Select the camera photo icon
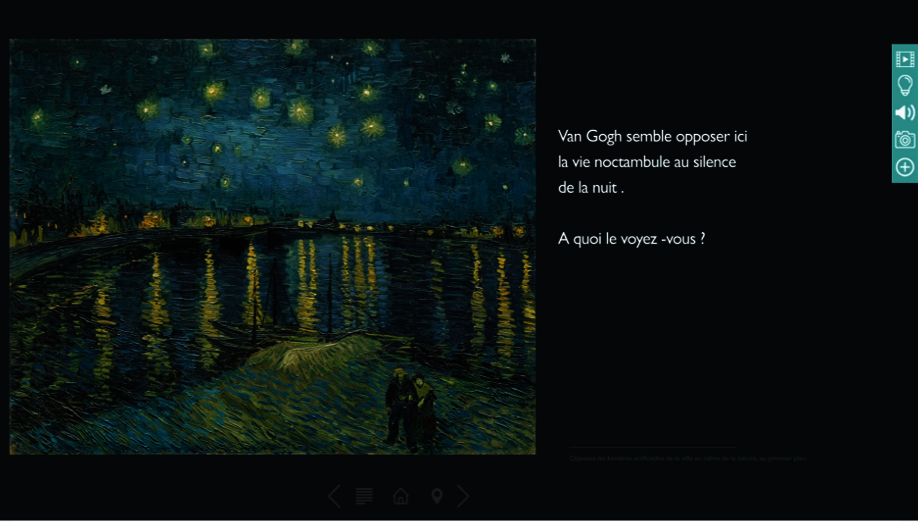 tap(905, 140)
